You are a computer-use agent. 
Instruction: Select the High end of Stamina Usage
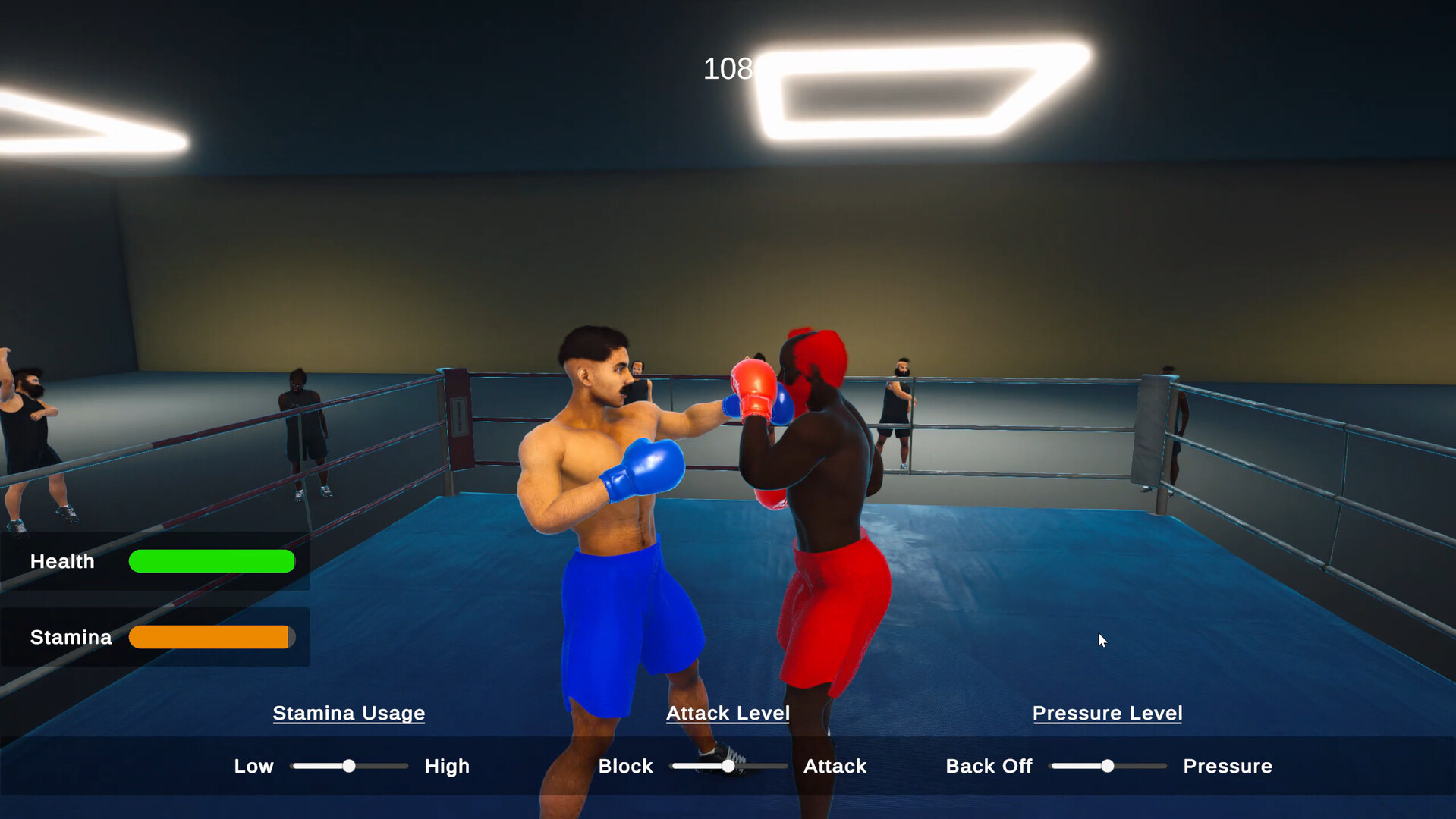pos(447,766)
